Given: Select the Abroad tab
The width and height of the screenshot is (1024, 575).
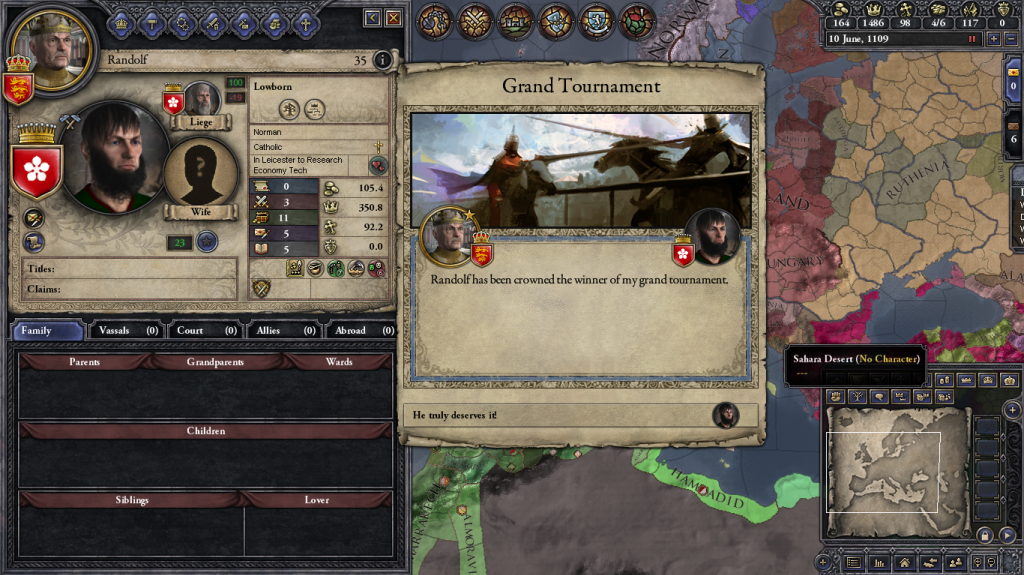Looking at the screenshot, I should [x=360, y=330].
